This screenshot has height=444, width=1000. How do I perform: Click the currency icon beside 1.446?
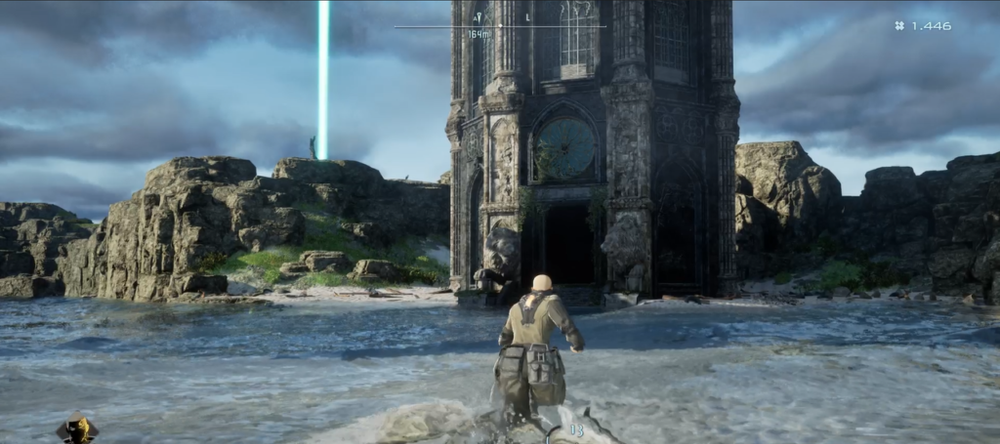point(900,26)
